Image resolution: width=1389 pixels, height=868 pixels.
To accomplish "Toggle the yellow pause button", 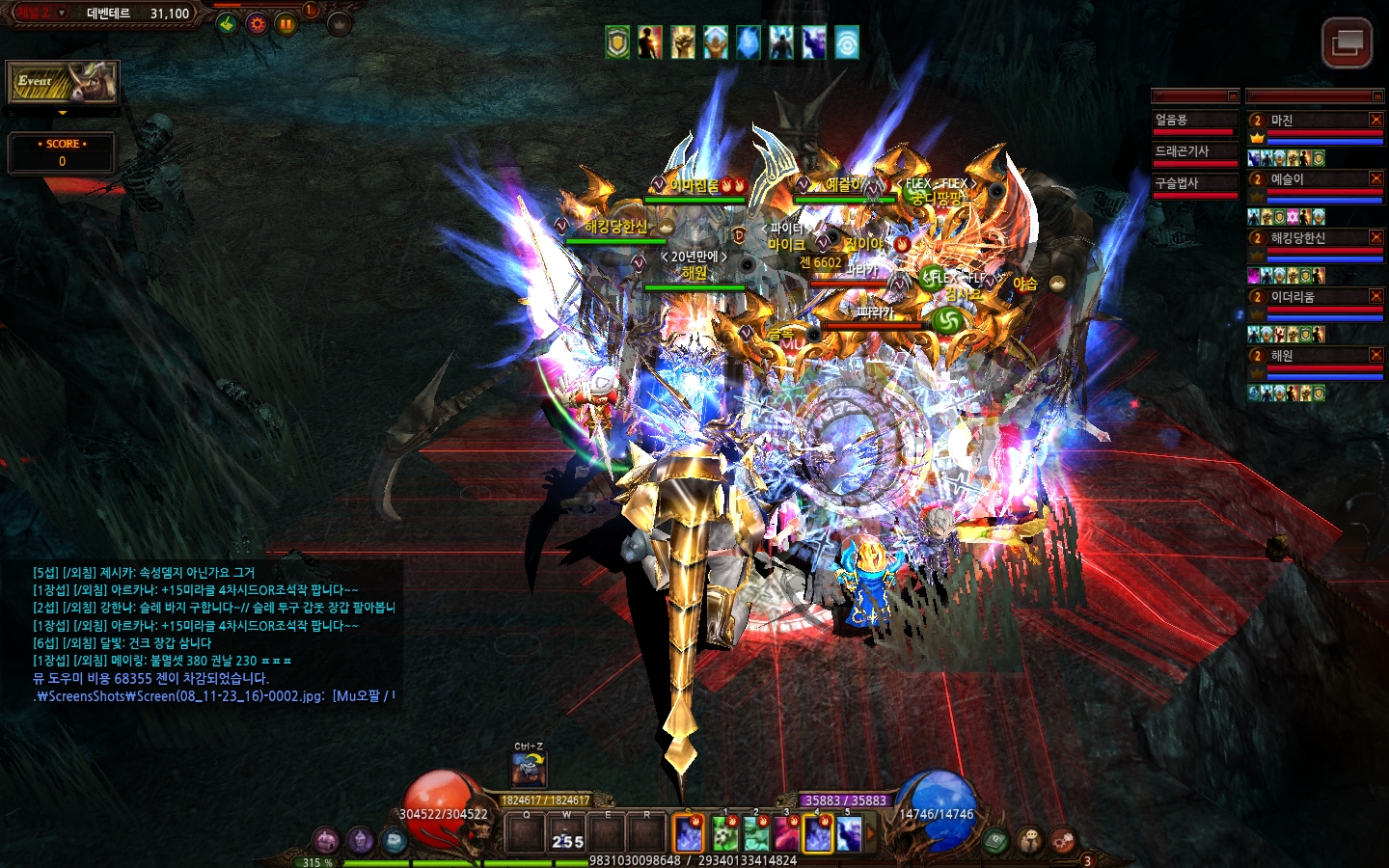I will (x=286, y=24).
